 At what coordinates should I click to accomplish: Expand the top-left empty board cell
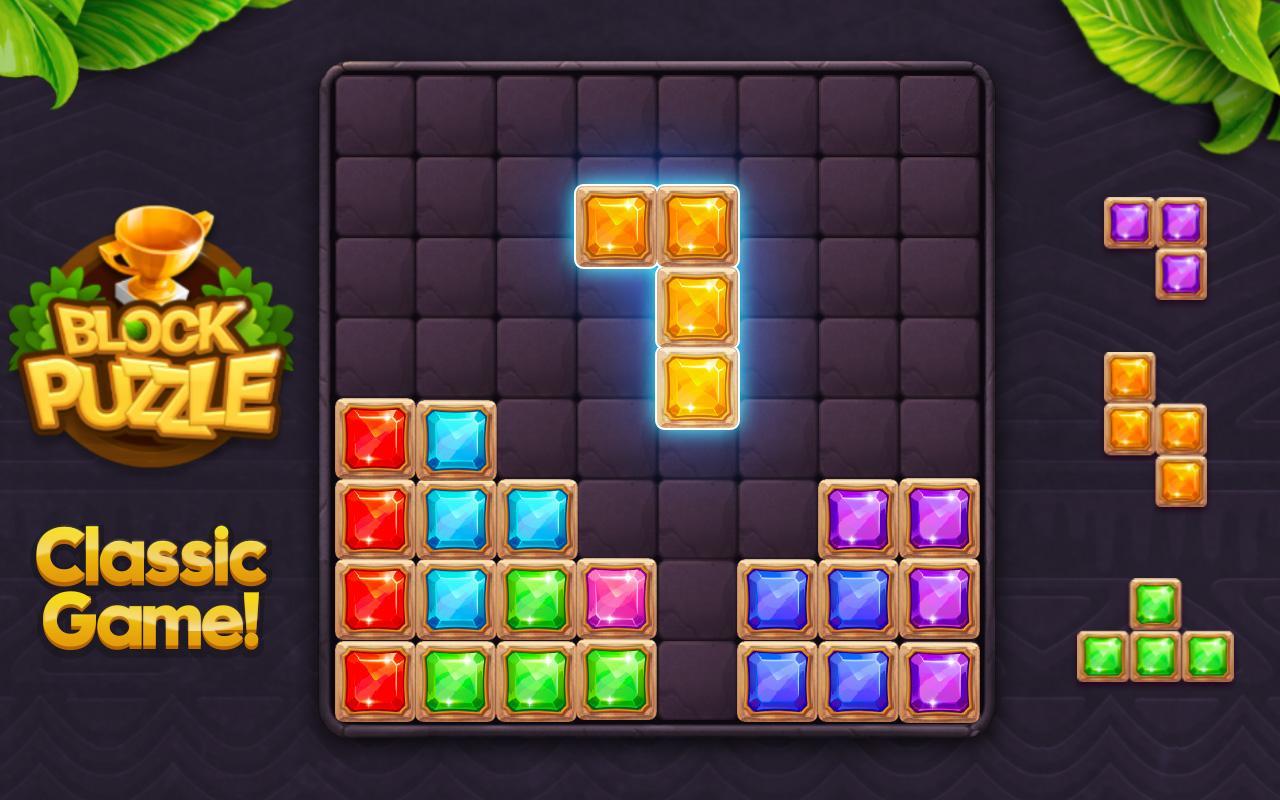[x=375, y=112]
